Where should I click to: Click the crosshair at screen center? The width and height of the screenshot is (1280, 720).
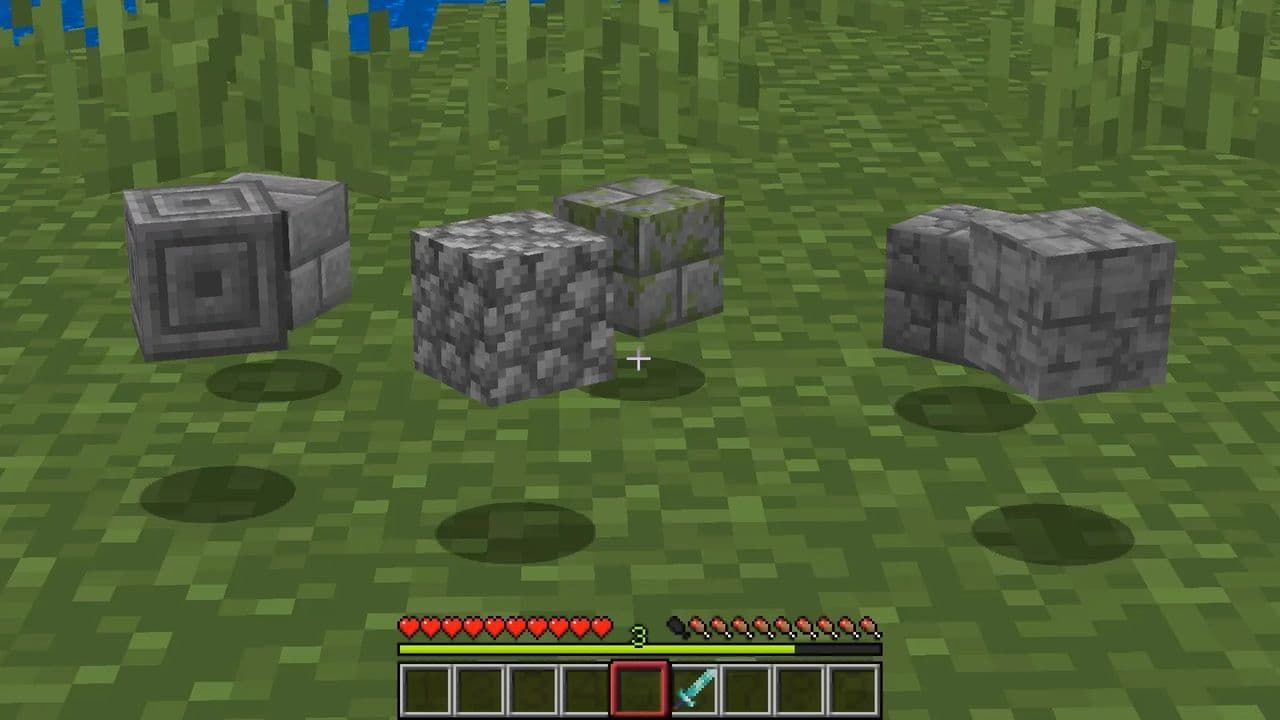[x=640, y=358]
